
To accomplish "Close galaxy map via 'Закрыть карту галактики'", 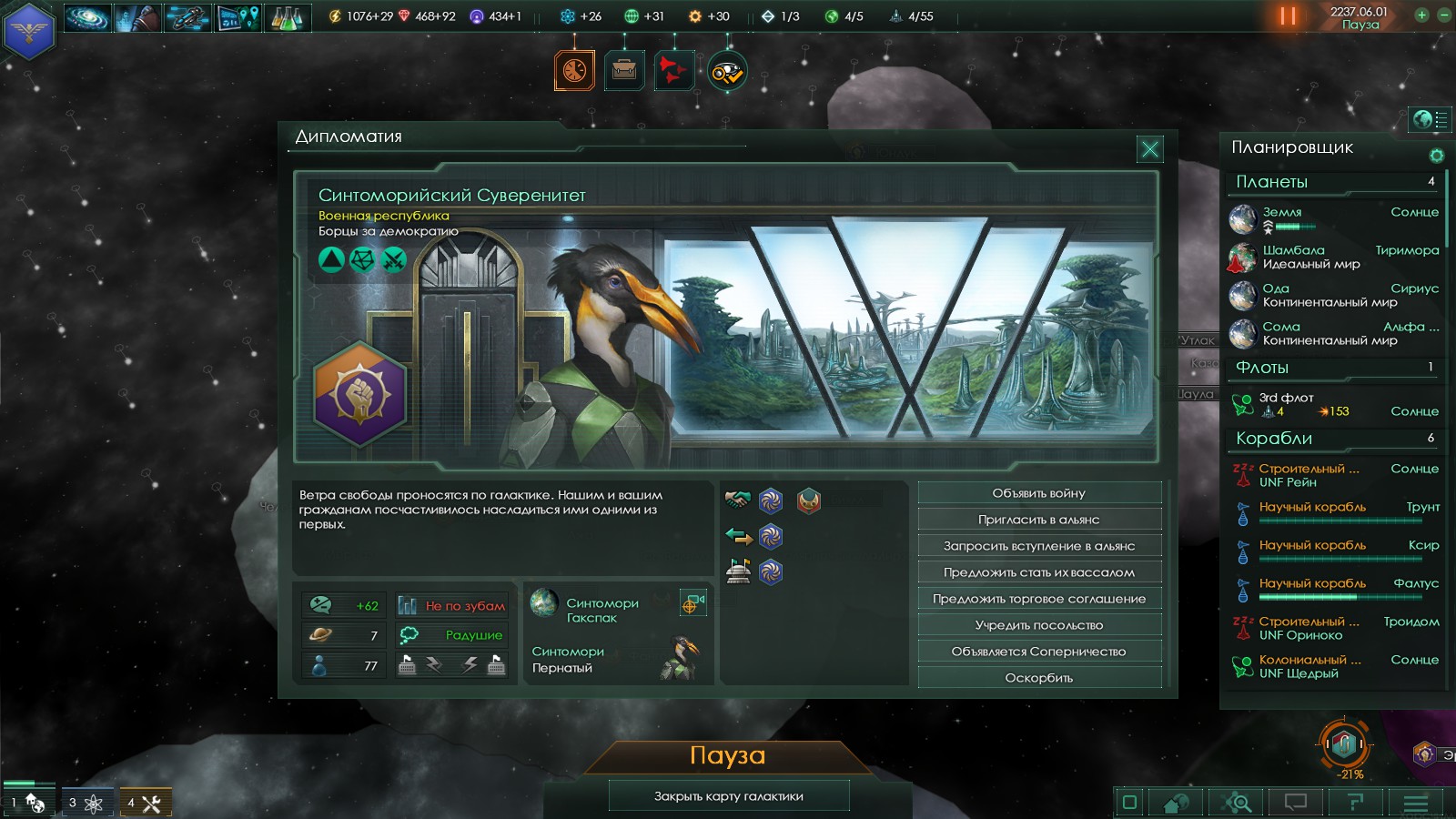I will [x=729, y=796].
